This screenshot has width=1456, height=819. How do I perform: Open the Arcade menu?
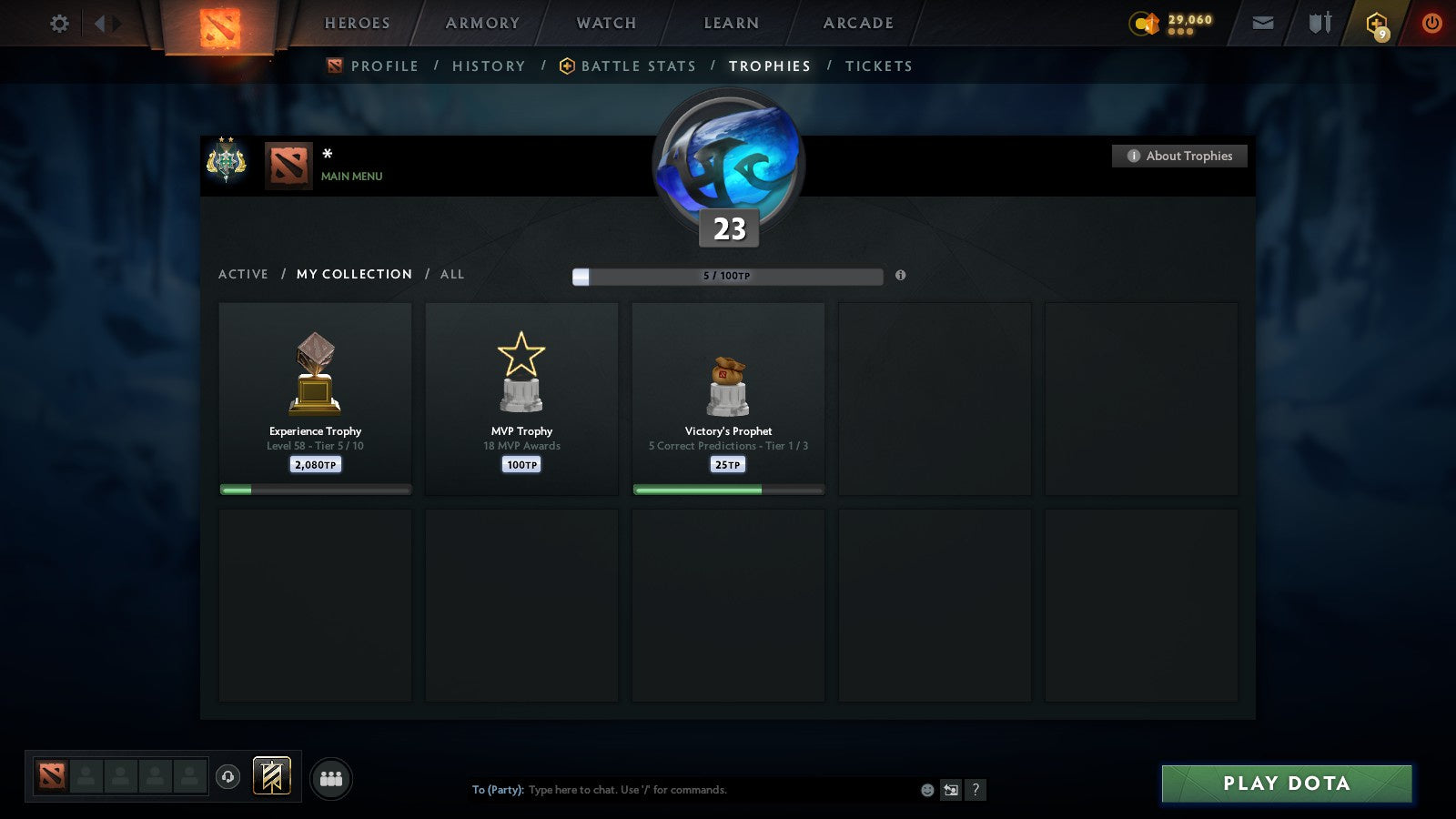pyautogui.click(x=856, y=24)
